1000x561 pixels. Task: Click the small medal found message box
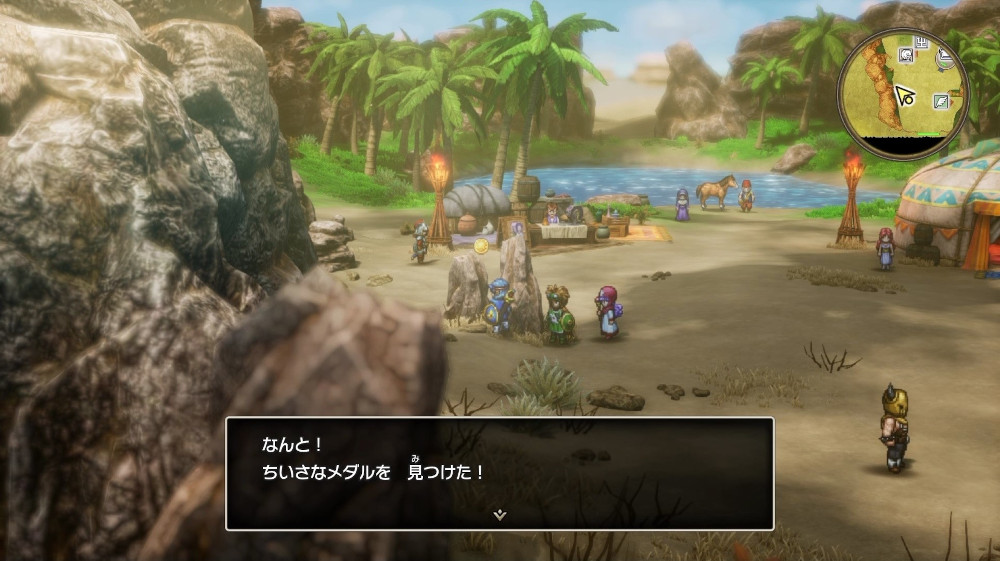499,472
